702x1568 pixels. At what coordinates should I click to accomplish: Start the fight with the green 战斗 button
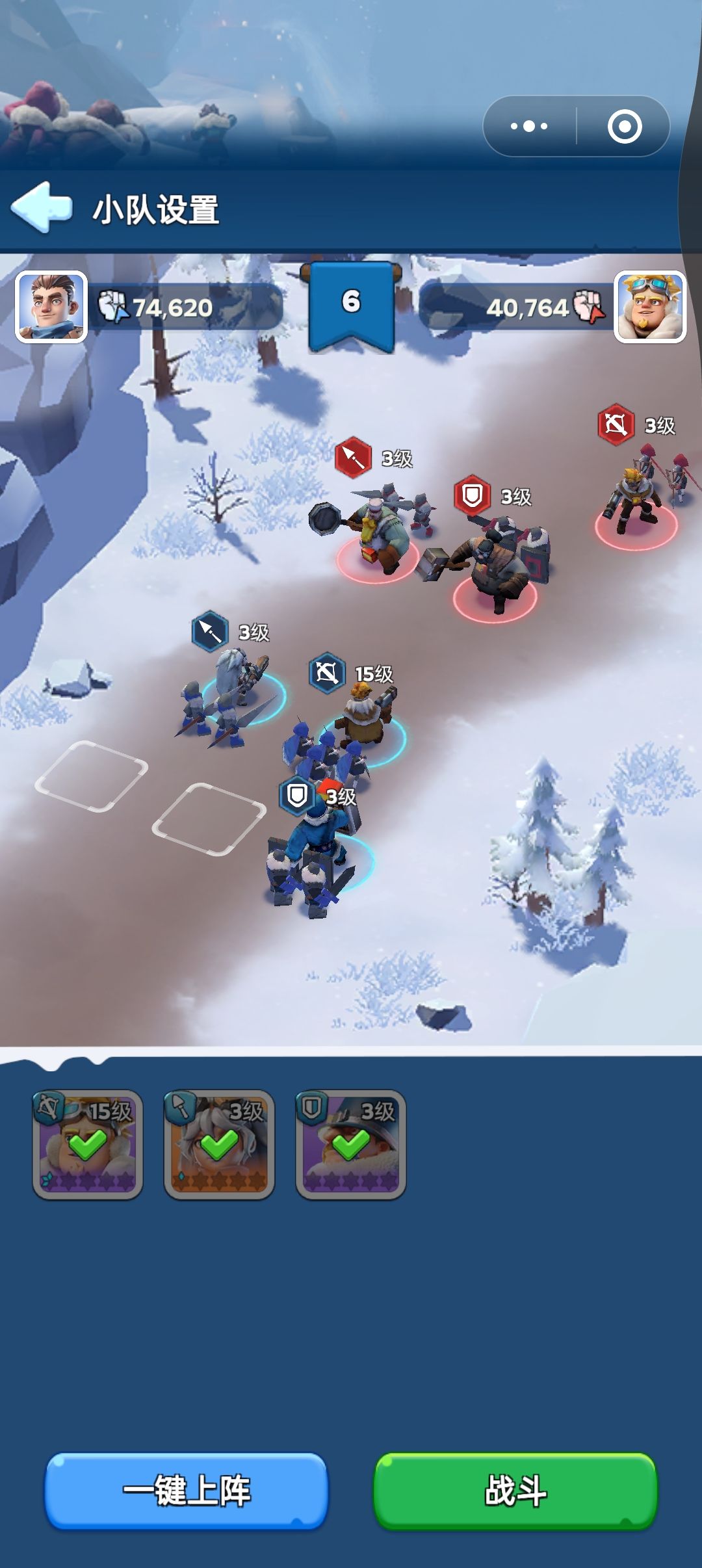click(515, 1490)
